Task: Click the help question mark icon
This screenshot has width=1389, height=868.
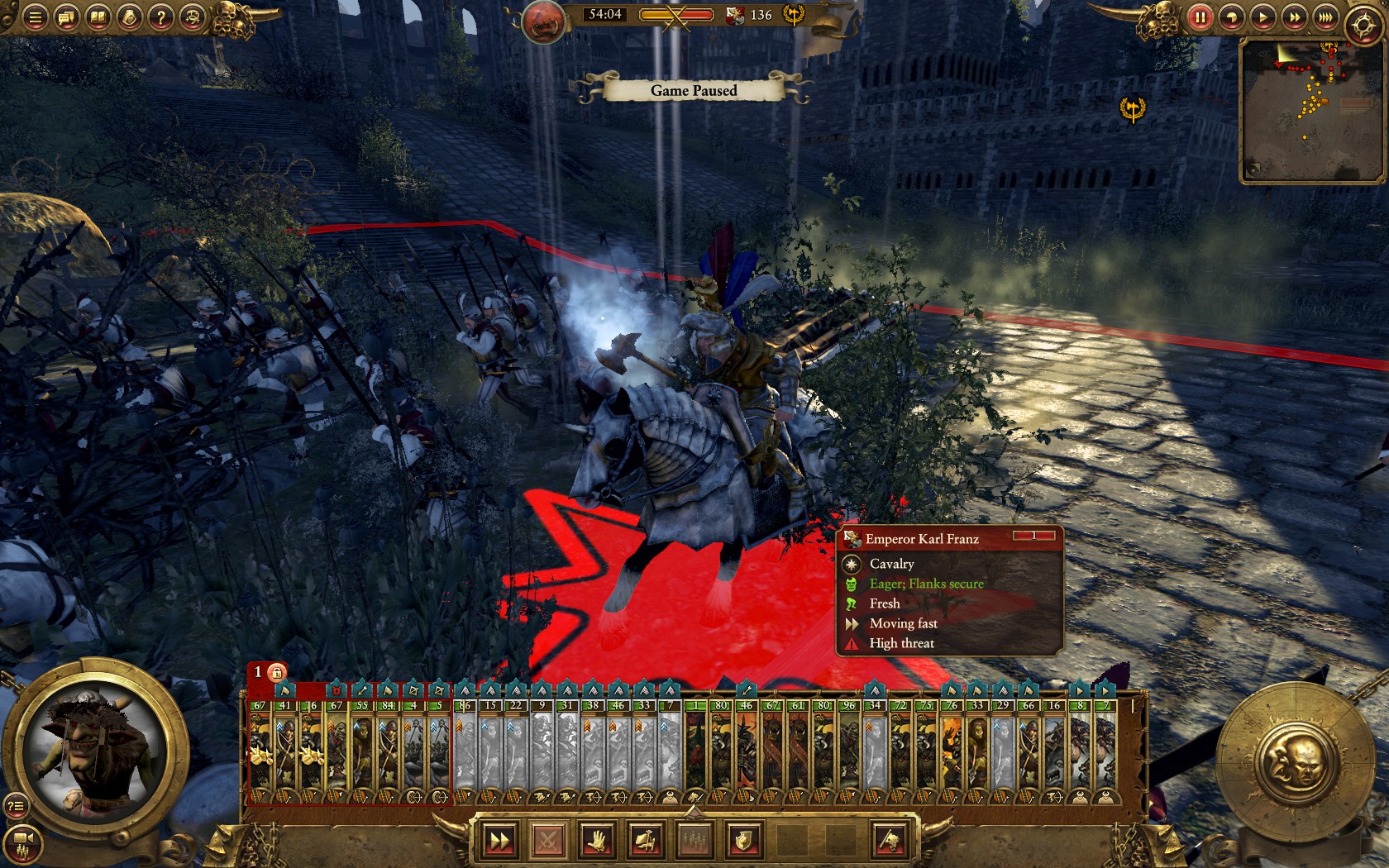Action: 161,17
